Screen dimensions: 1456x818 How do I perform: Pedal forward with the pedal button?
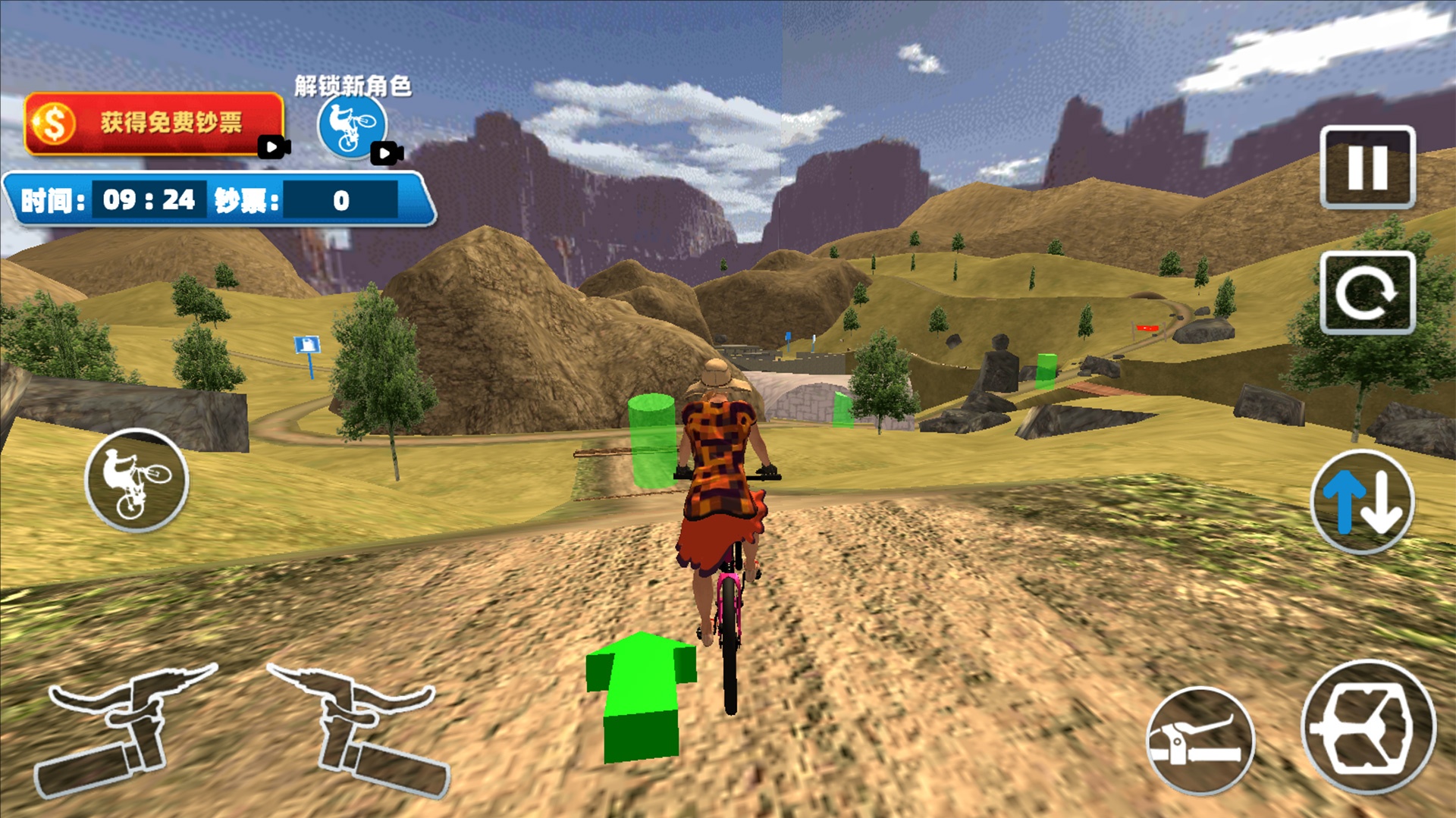coord(1368,728)
